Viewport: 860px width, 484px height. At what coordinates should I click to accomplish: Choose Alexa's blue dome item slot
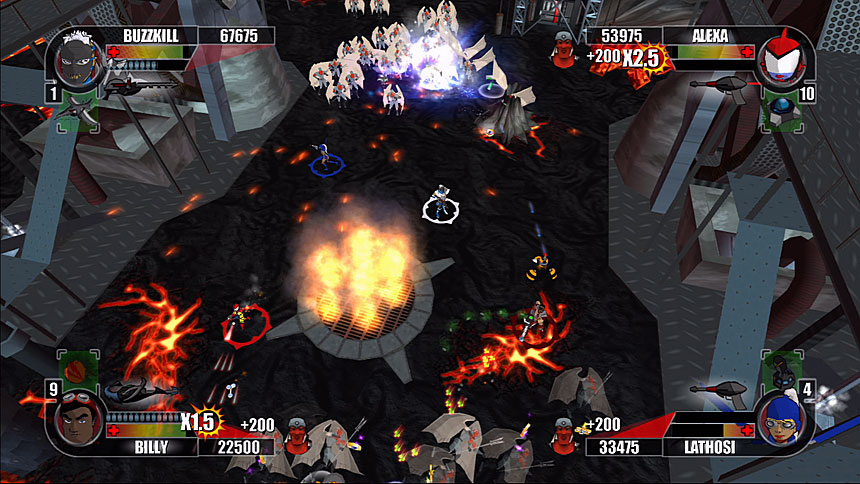(781, 112)
